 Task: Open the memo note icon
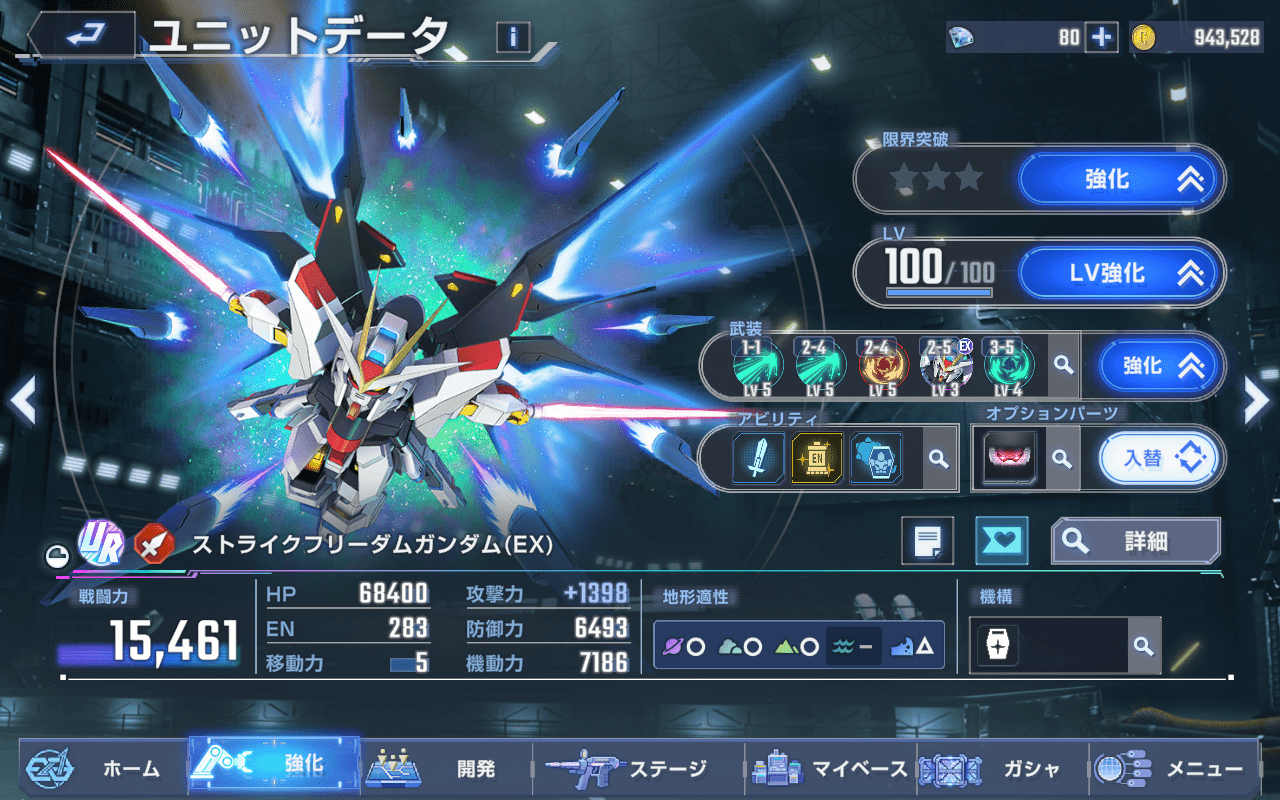pos(927,541)
